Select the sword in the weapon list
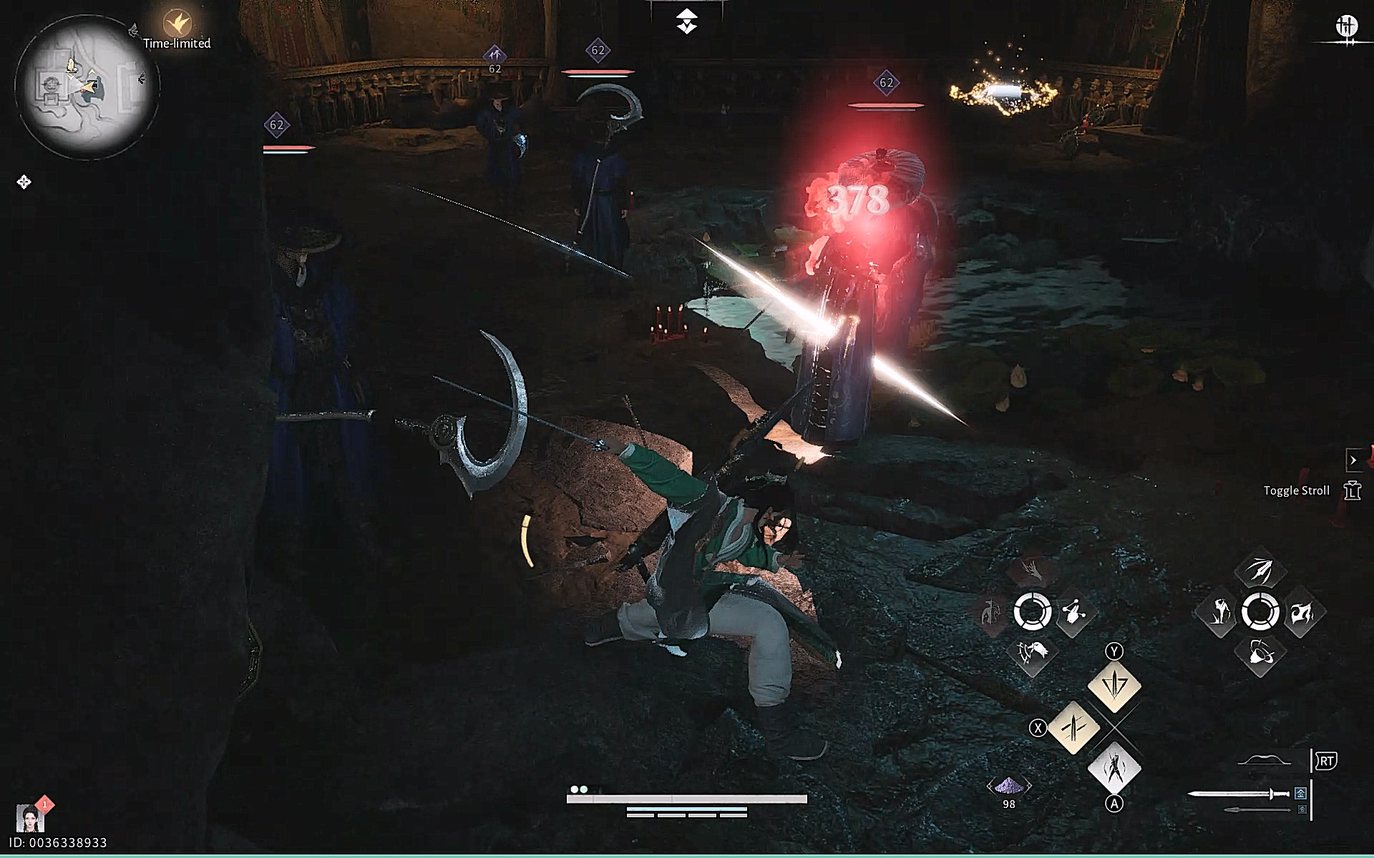This screenshot has width=1374, height=858. (1240, 794)
